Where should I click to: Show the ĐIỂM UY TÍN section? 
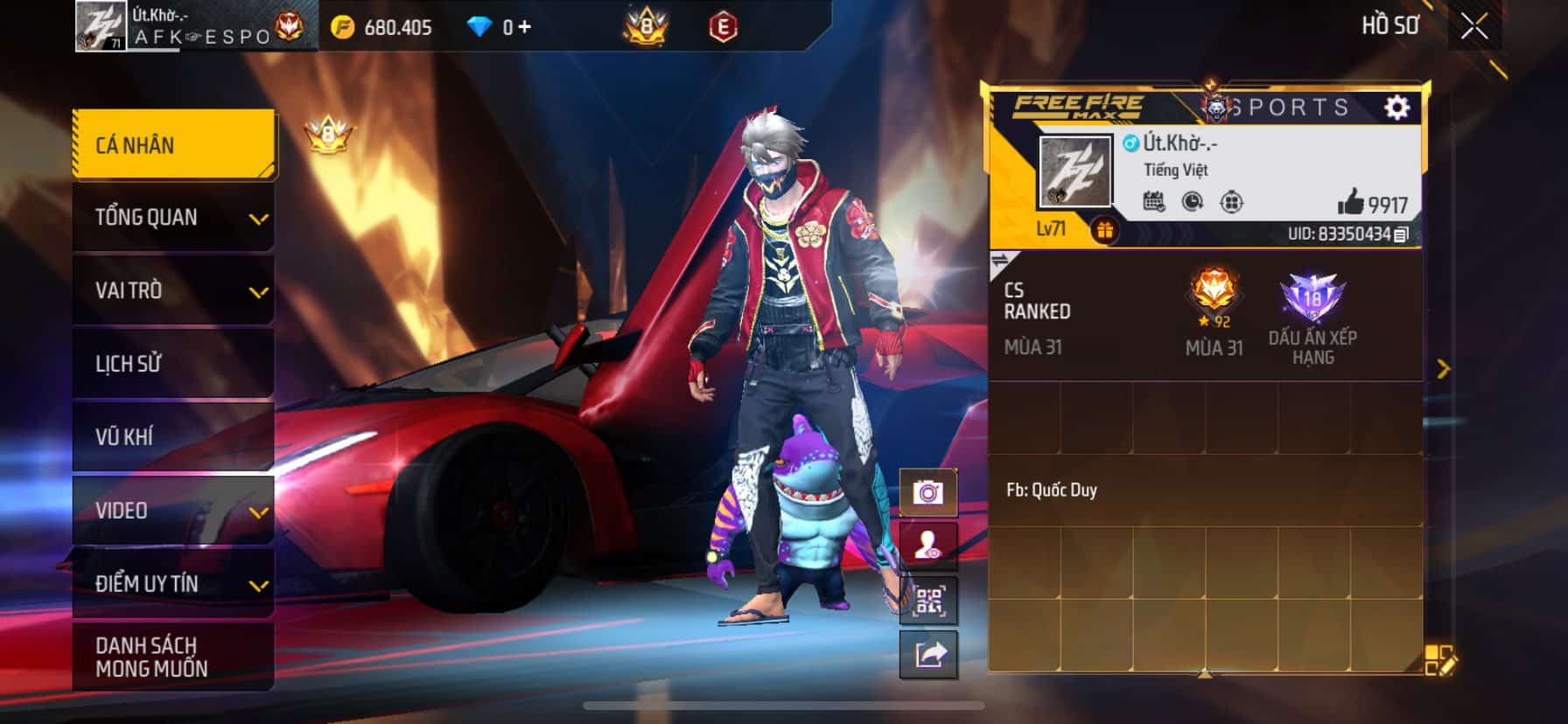(173, 584)
